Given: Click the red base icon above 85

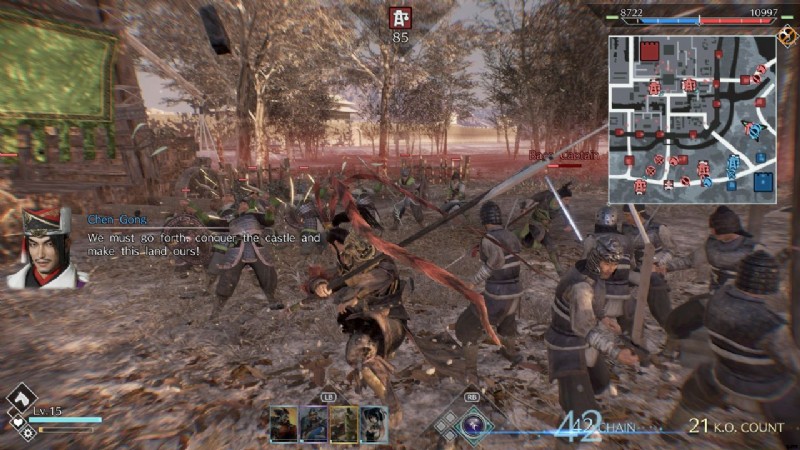Looking at the screenshot, I should pos(401,17).
